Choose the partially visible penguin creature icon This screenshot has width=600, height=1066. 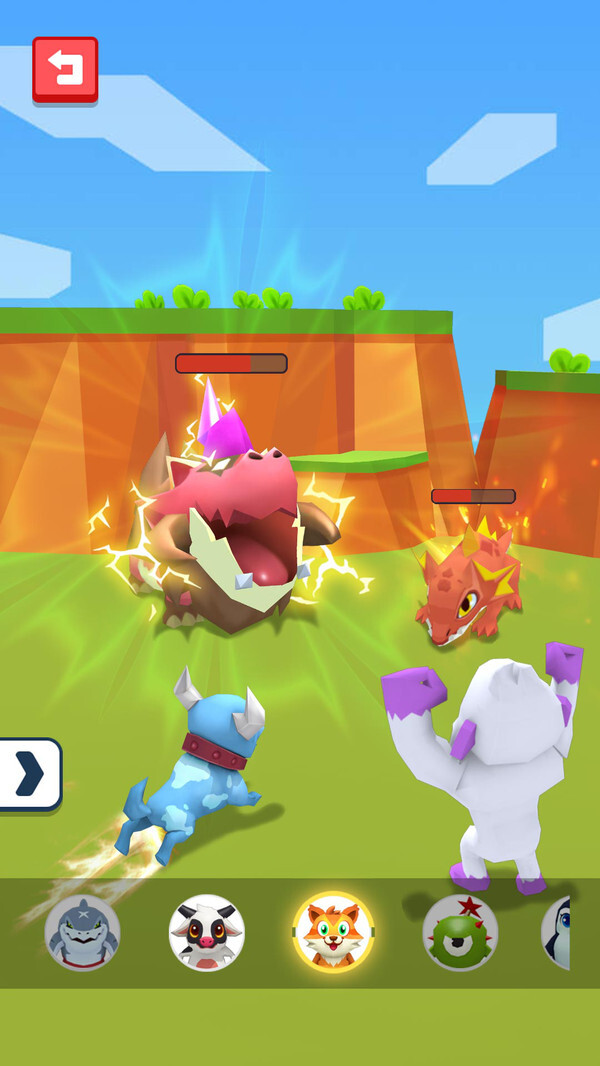pyautogui.click(x=556, y=932)
